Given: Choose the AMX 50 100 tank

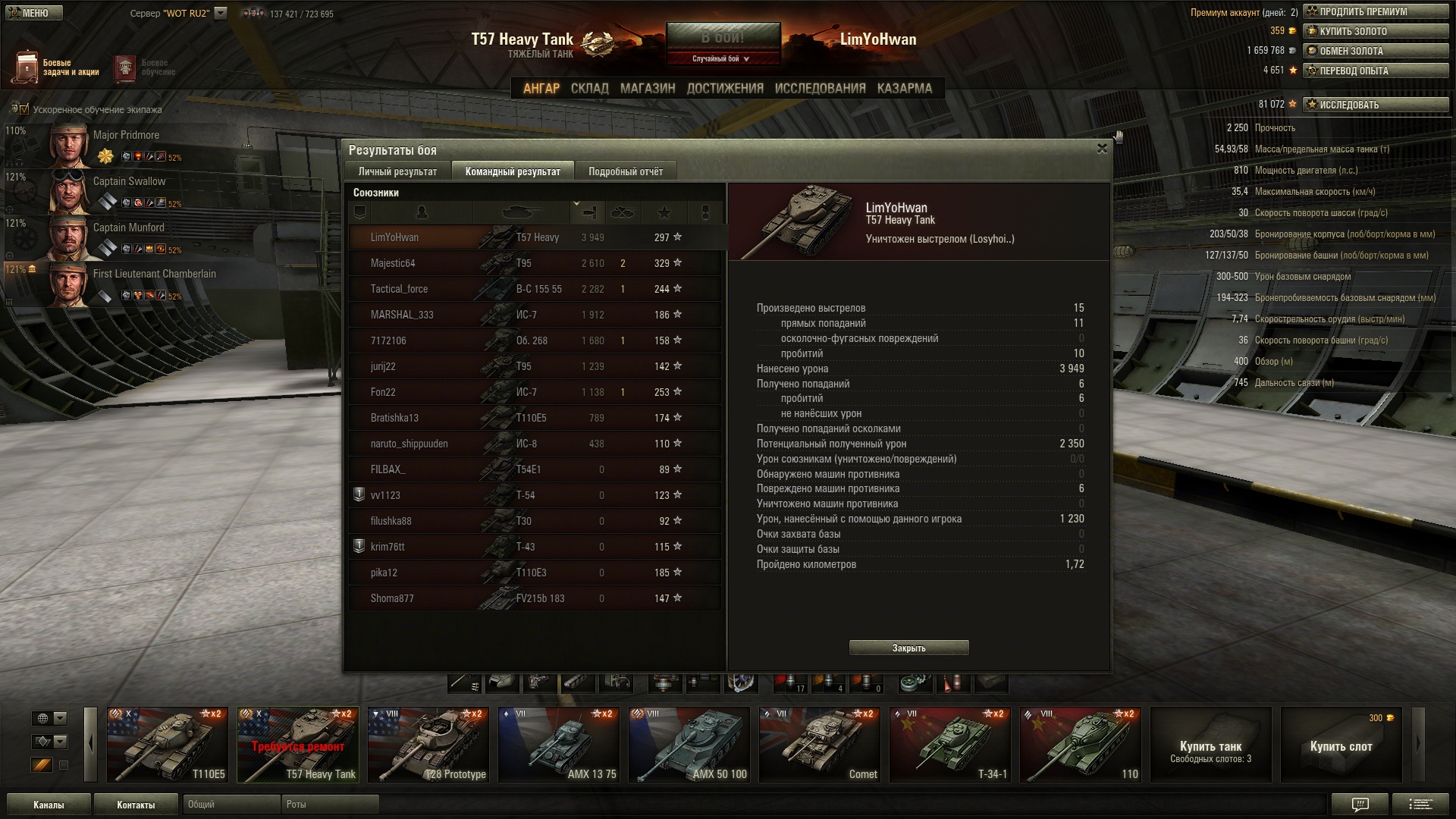Looking at the screenshot, I should click(689, 744).
